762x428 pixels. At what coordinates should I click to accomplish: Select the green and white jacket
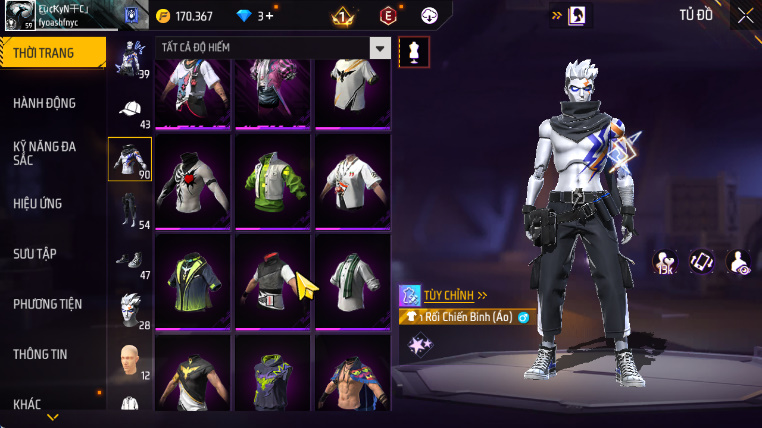coord(272,181)
